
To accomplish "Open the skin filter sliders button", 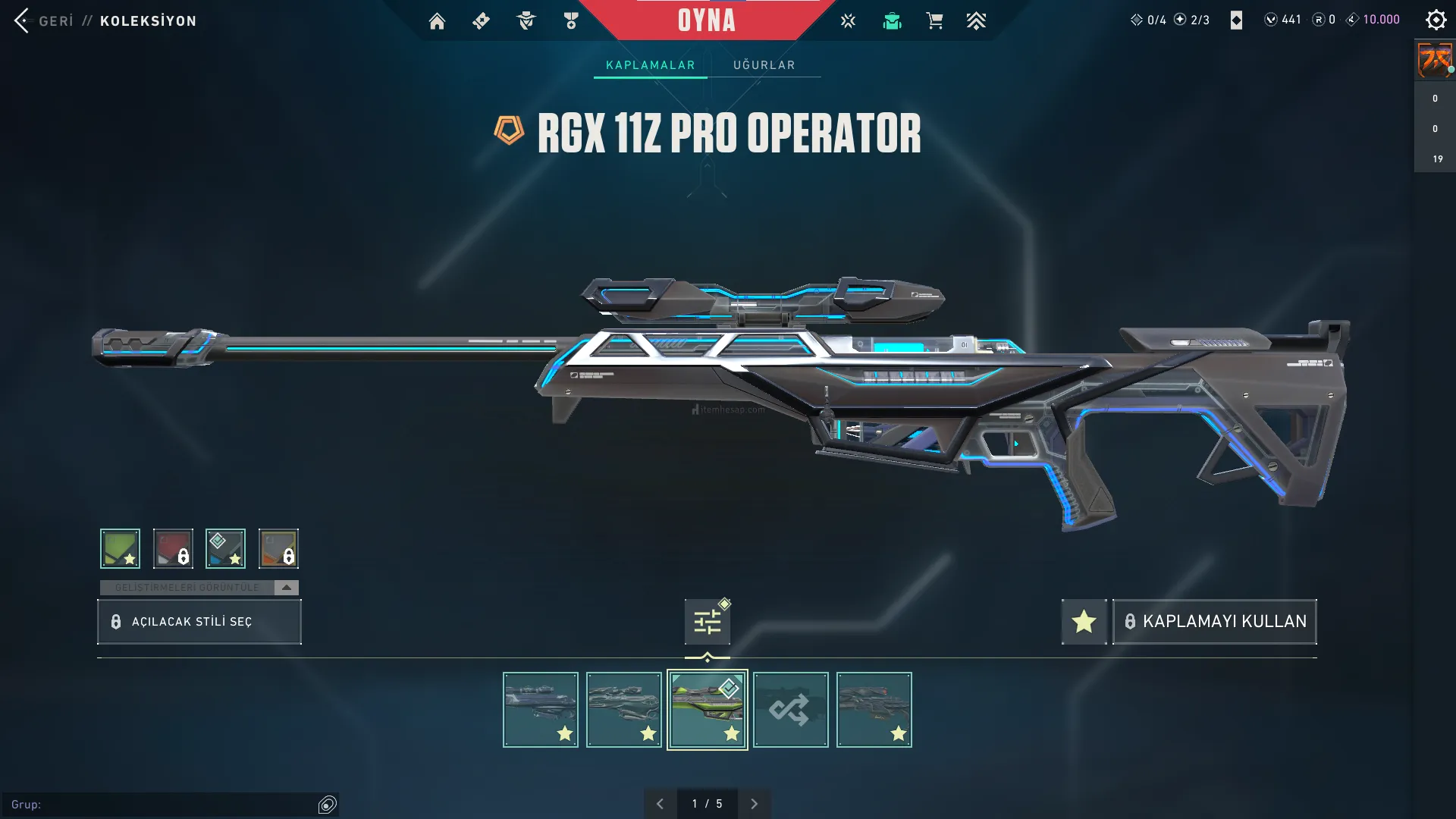I will 707,622.
